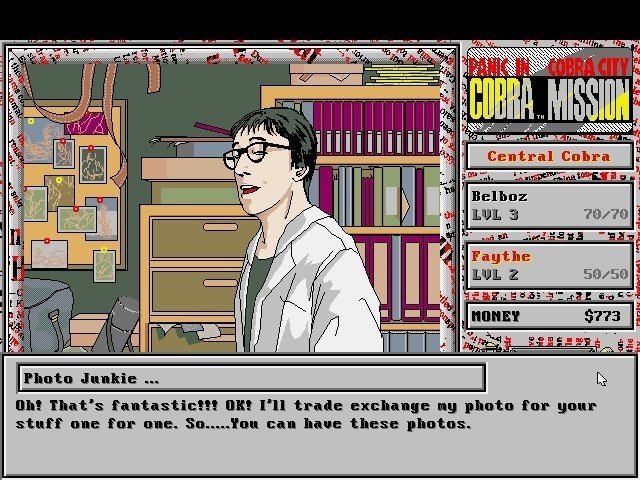Select the Belboz party member panel

click(549, 204)
